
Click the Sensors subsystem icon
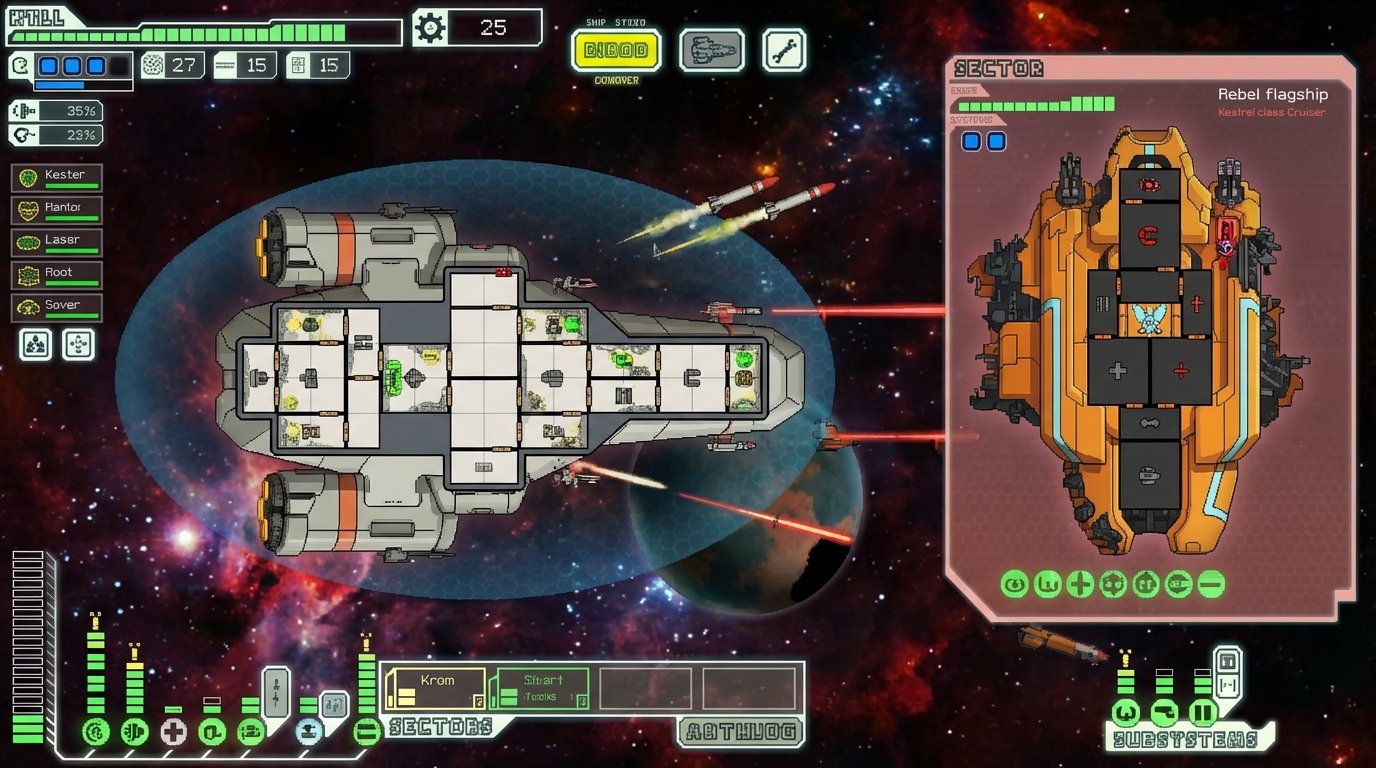pos(1164,713)
